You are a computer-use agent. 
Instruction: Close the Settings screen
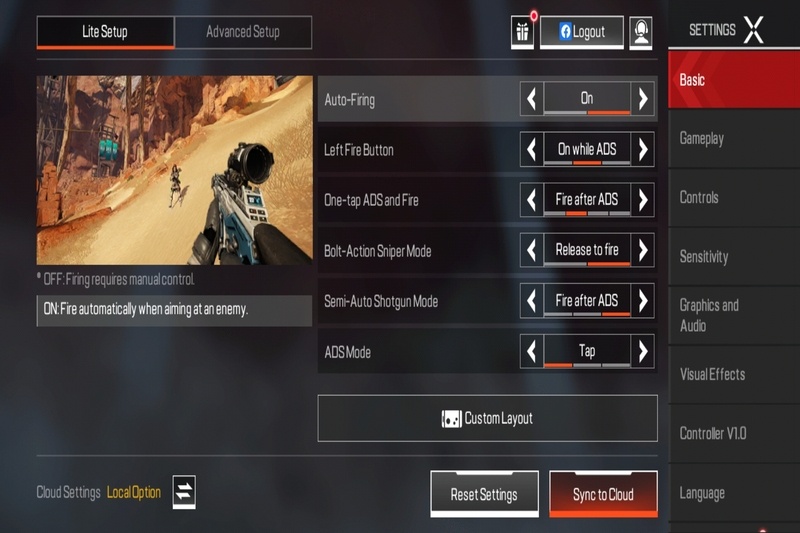(x=754, y=30)
